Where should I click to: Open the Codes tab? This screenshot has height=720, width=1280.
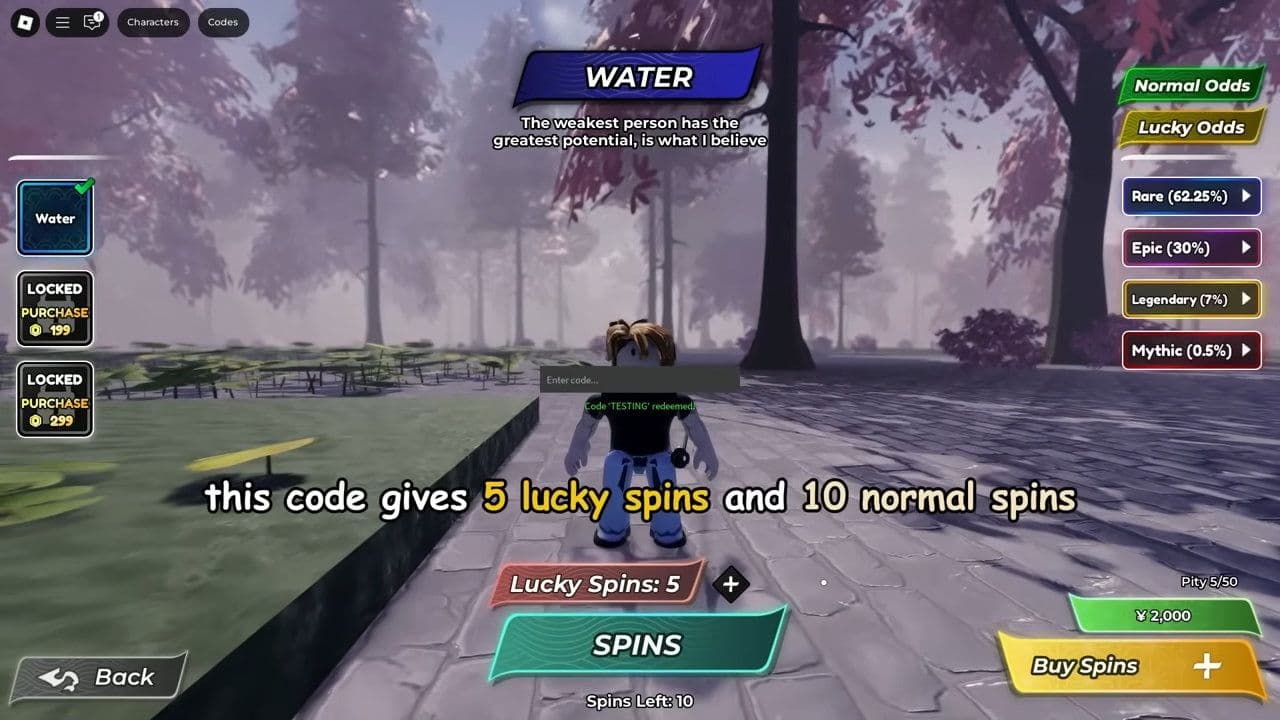[x=223, y=22]
